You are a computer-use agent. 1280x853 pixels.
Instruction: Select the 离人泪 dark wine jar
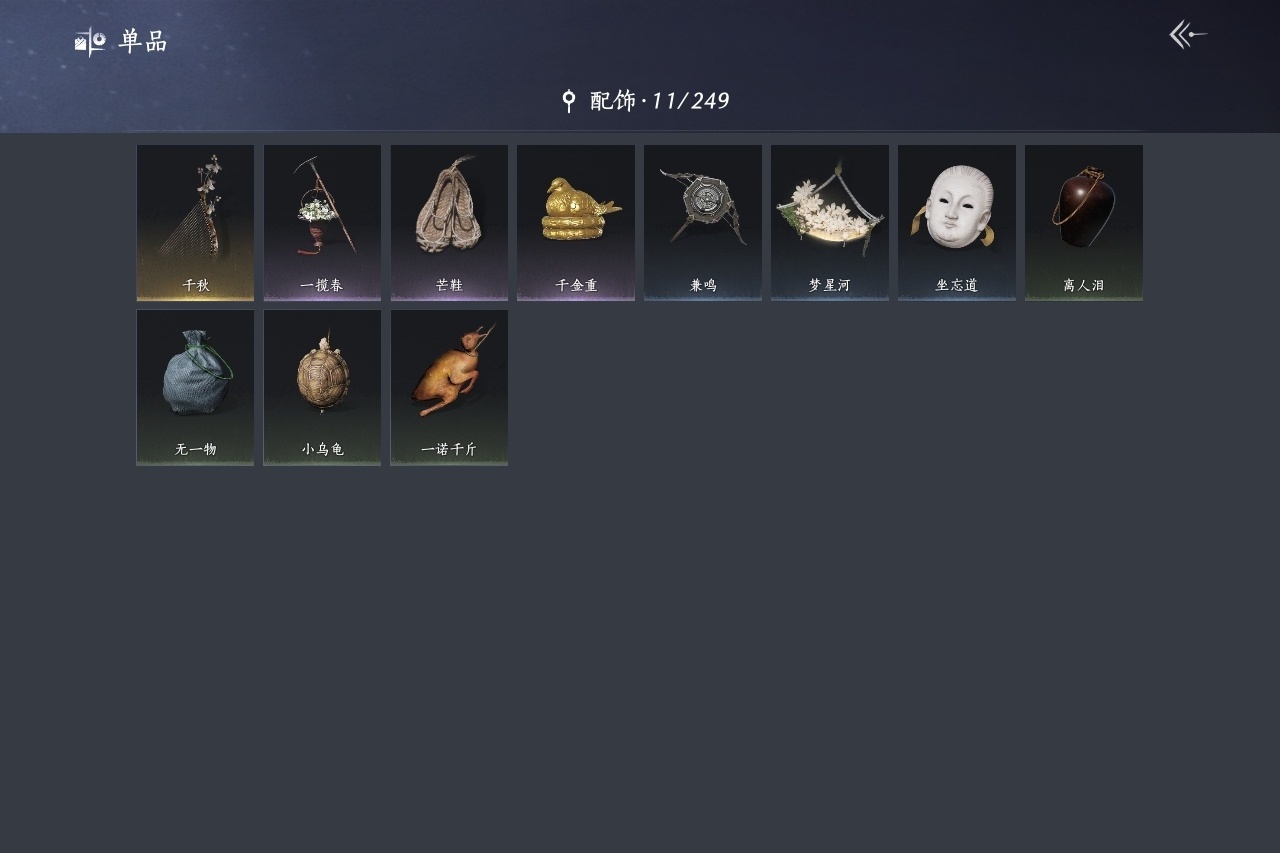tap(1084, 222)
